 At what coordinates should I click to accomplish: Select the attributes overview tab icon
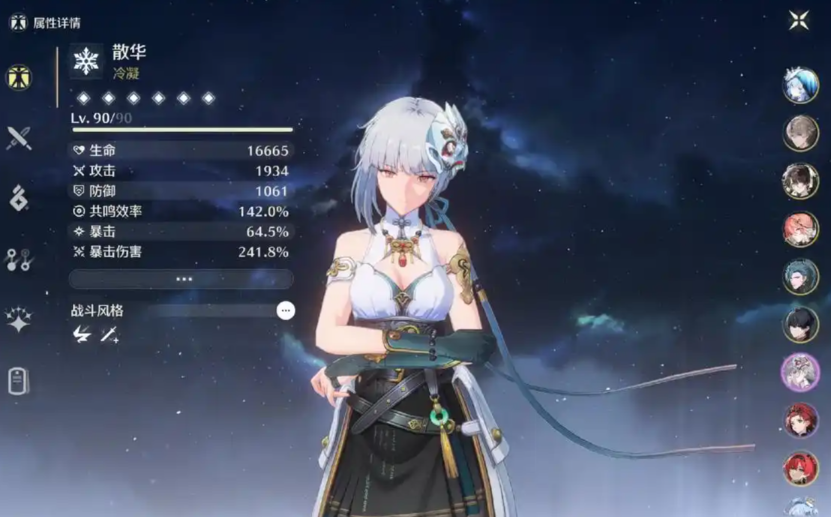pyautogui.click(x=19, y=77)
